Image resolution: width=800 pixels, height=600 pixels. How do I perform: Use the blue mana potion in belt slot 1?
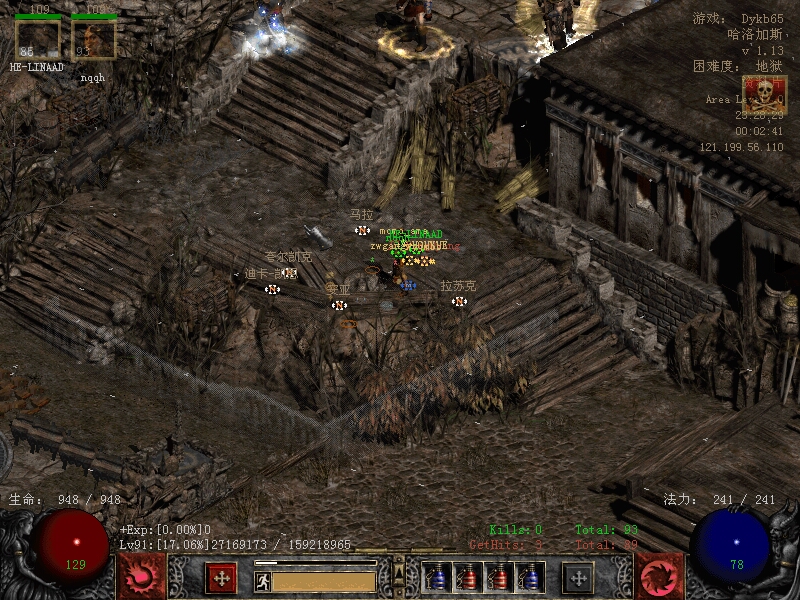click(x=437, y=577)
